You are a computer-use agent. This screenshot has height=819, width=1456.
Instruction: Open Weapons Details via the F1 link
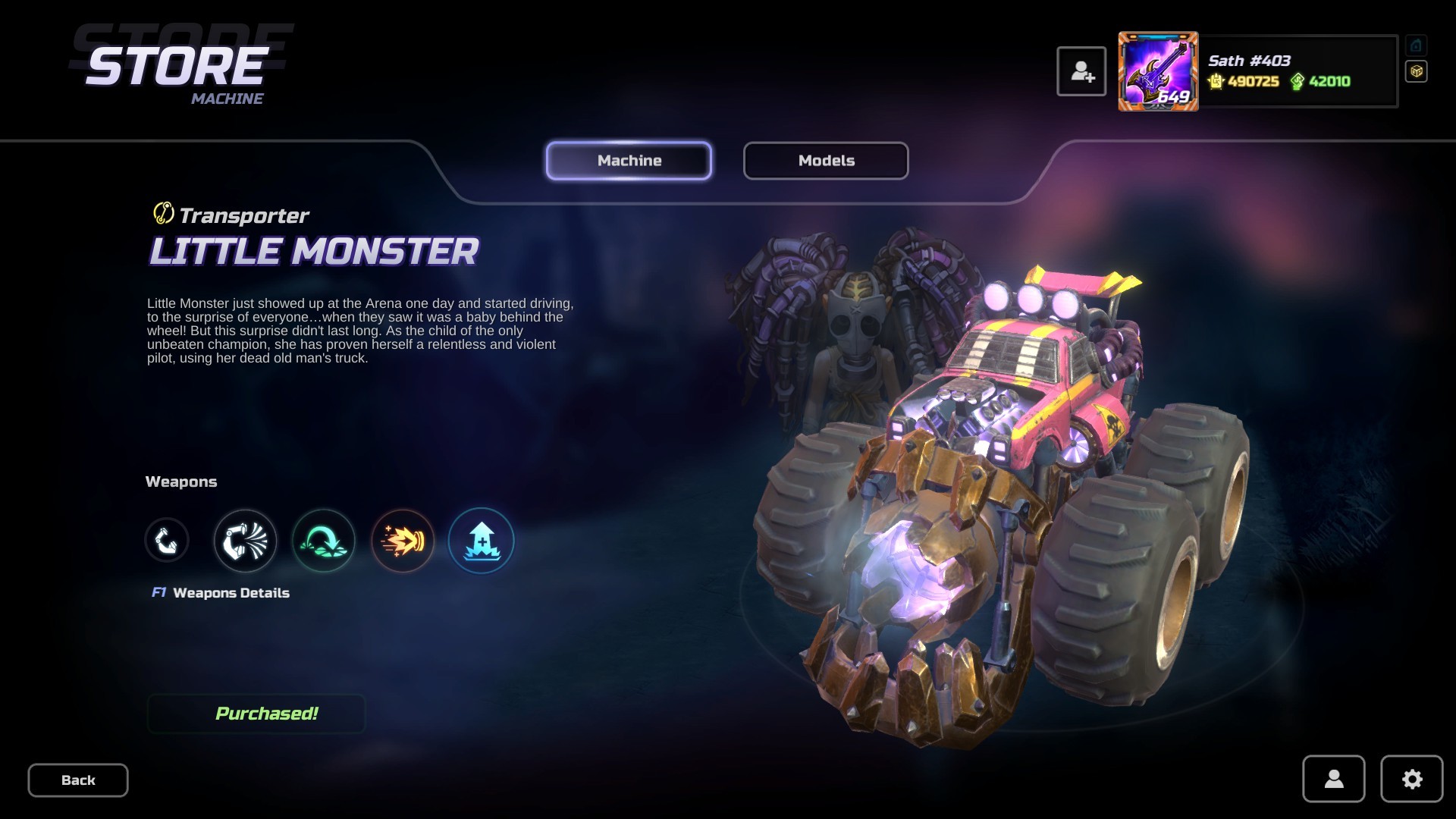221,592
